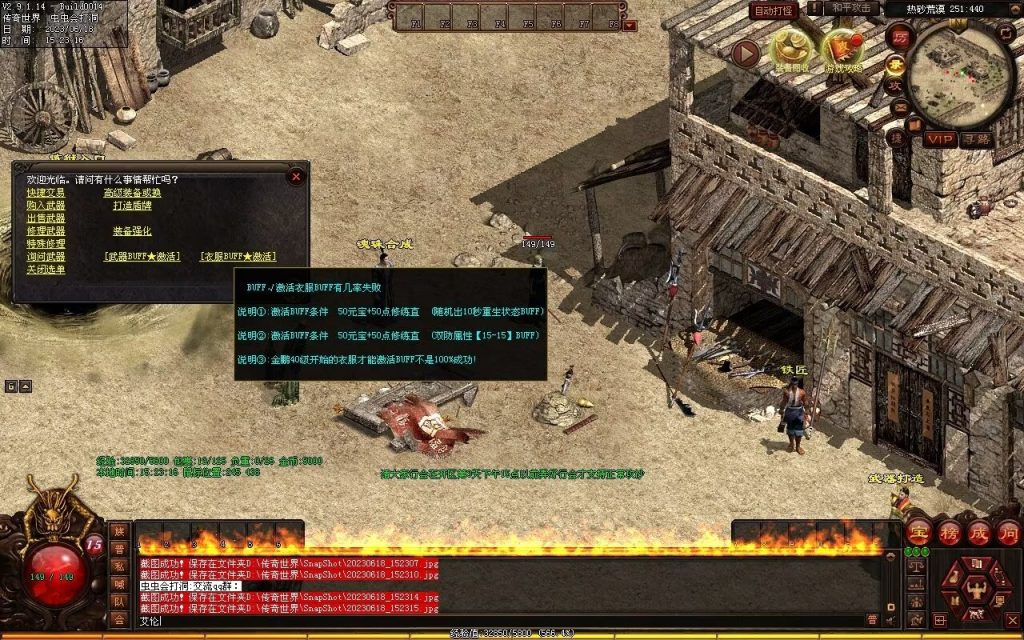The image size is (1024, 640).
Task: Choose 快捷交易 in the blacksmith menu
Action: 46,193
